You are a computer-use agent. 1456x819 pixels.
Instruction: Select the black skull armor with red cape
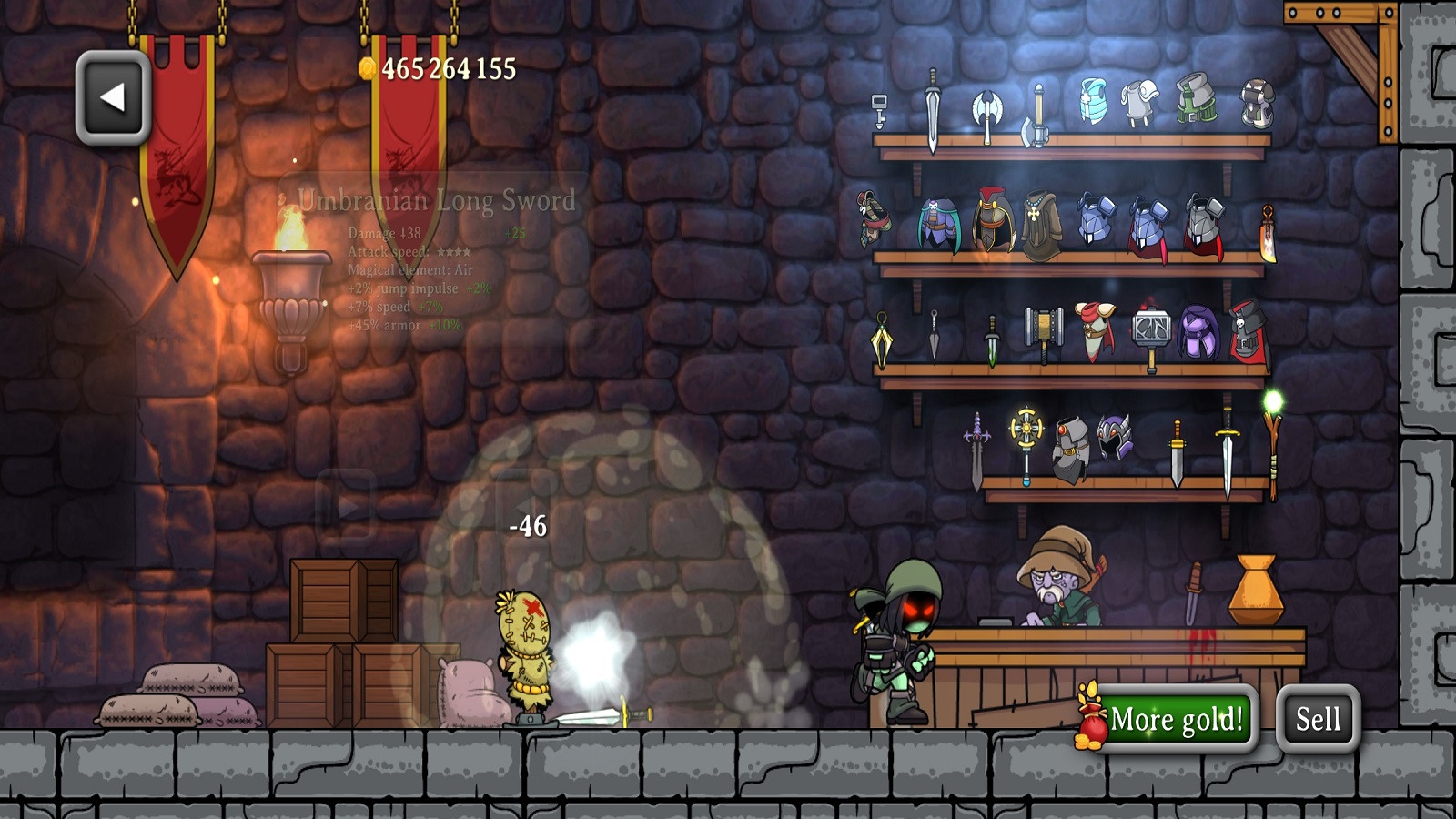pos(1249,330)
